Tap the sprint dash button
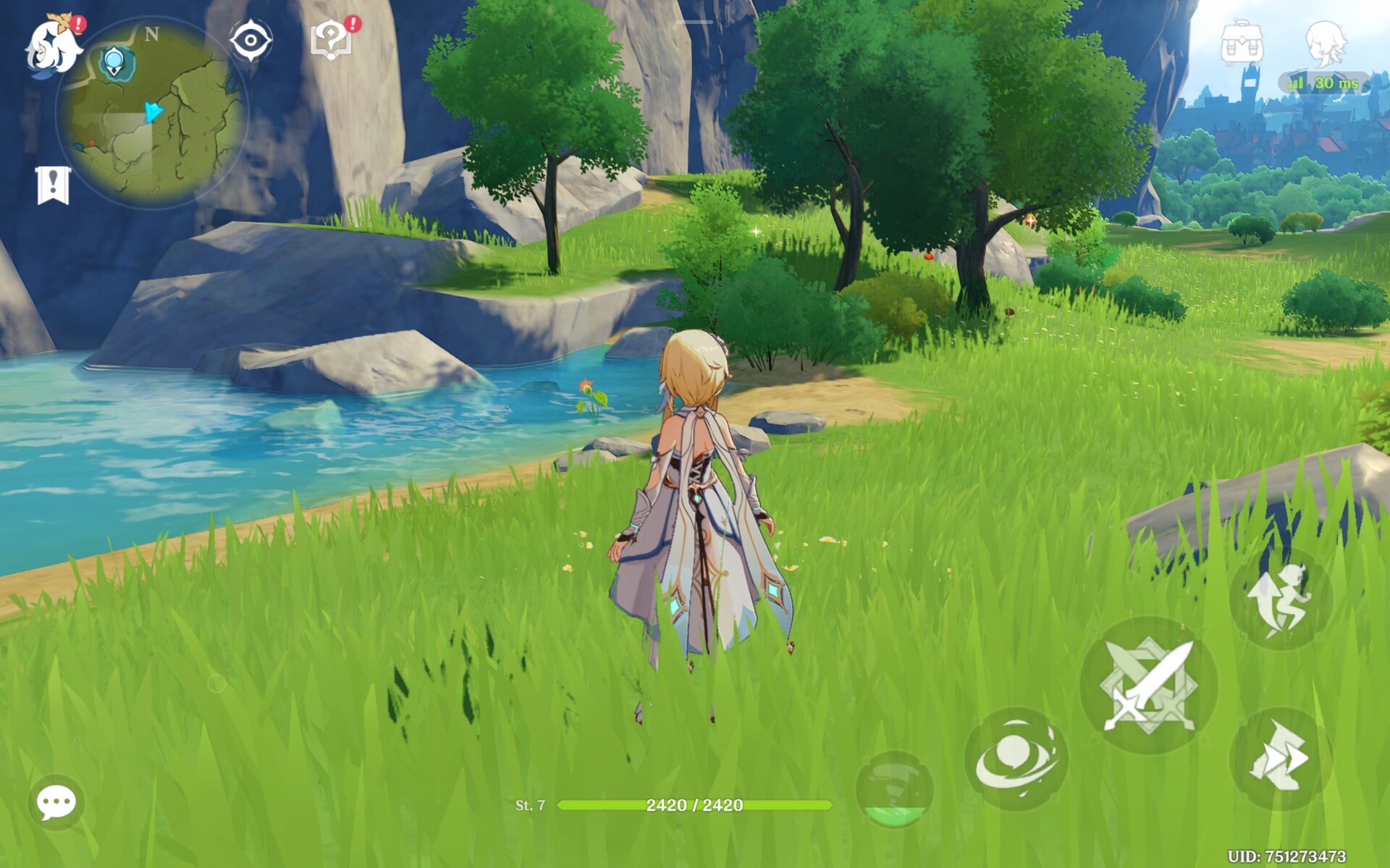 1280,759
